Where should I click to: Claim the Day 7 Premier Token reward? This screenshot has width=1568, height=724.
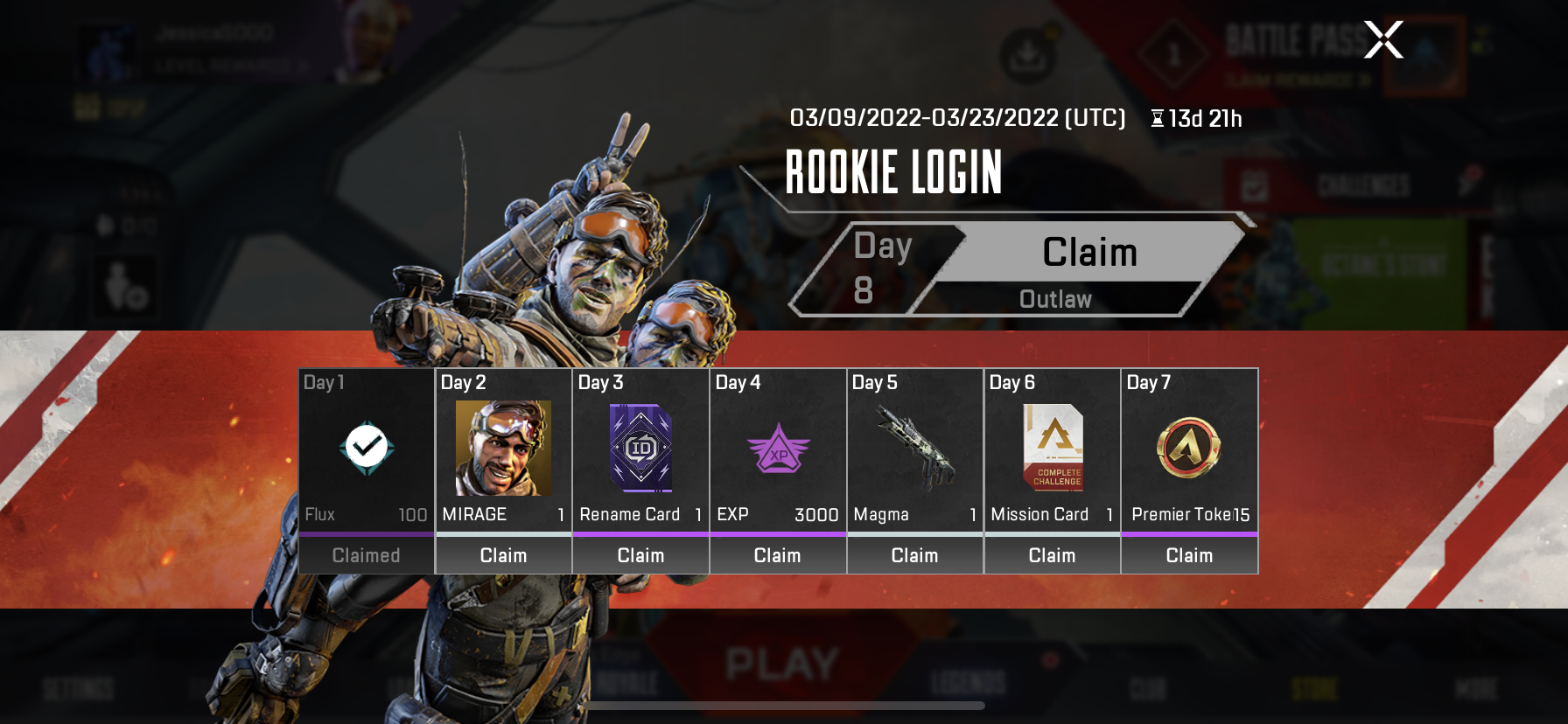point(1189,555)
